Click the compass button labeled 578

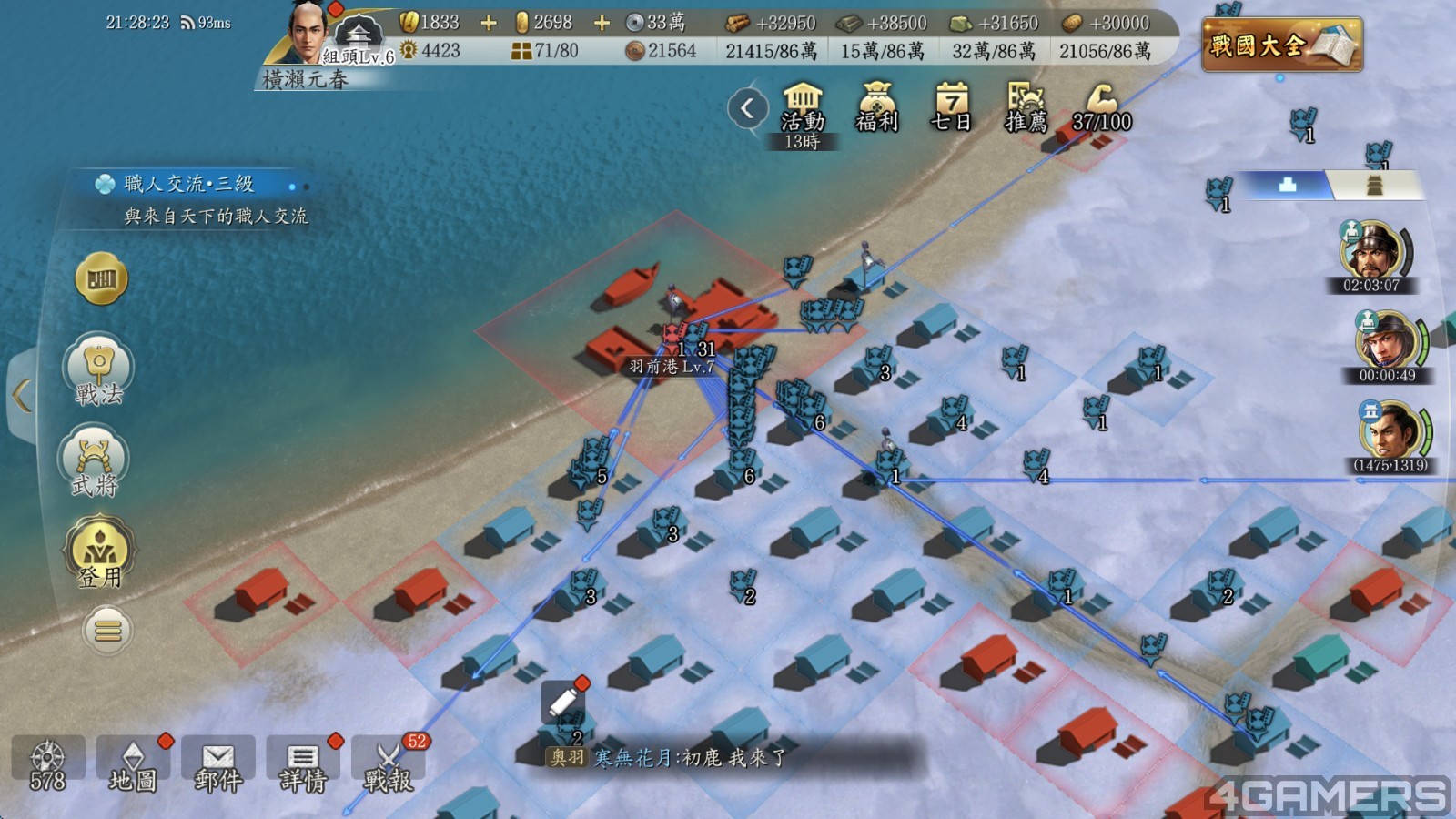(x=47, y=764)
